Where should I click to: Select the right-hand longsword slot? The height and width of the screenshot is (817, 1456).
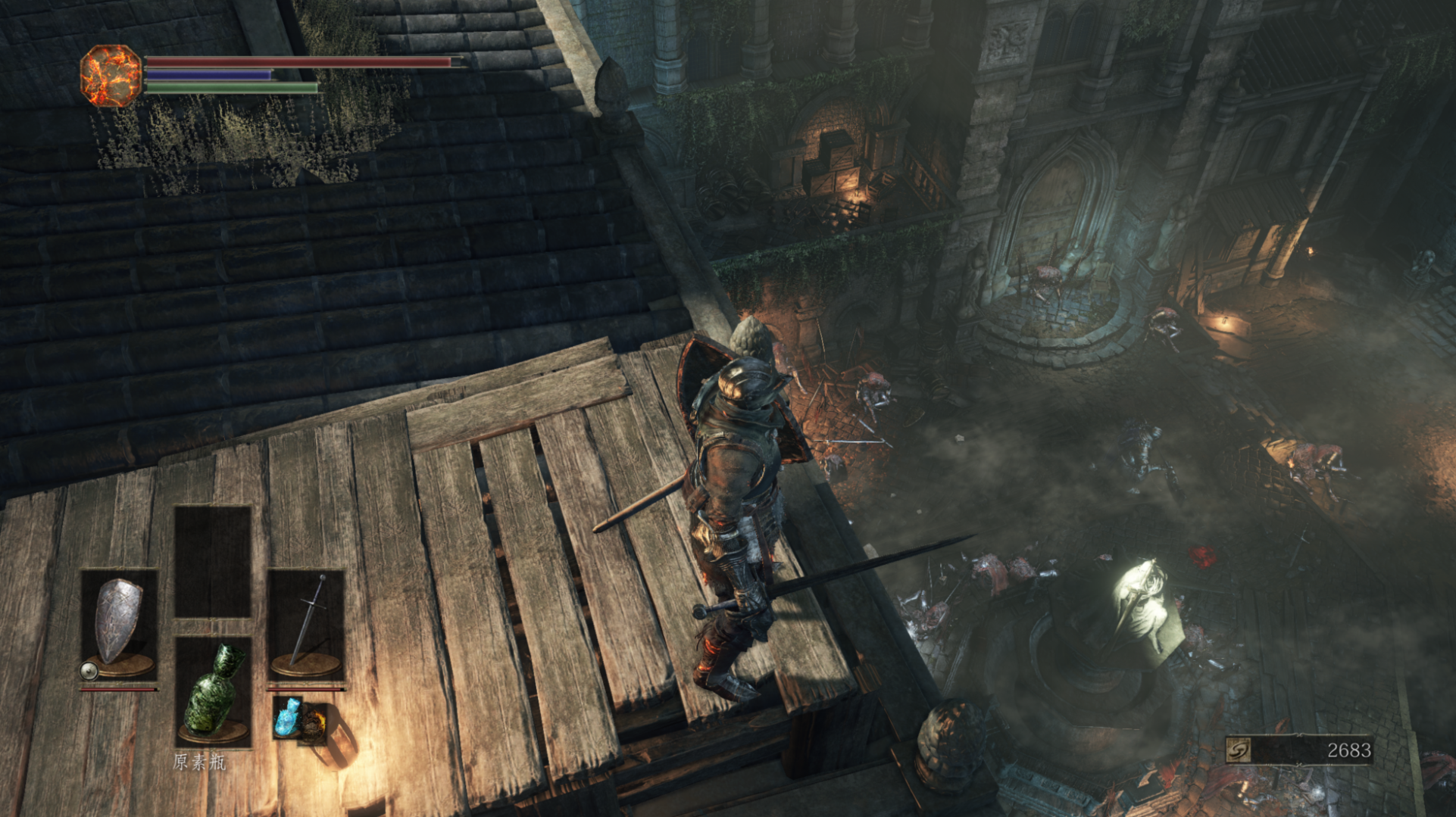coord(306,624)
